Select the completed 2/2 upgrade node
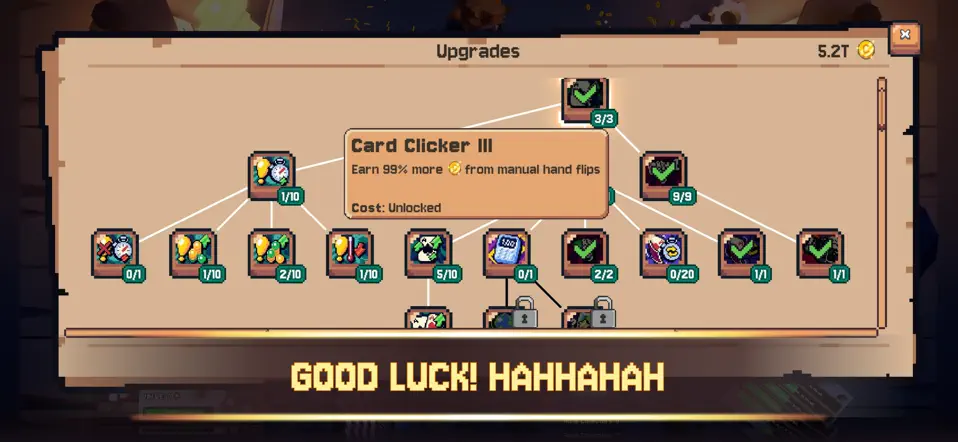 click(x=584, y=253)
